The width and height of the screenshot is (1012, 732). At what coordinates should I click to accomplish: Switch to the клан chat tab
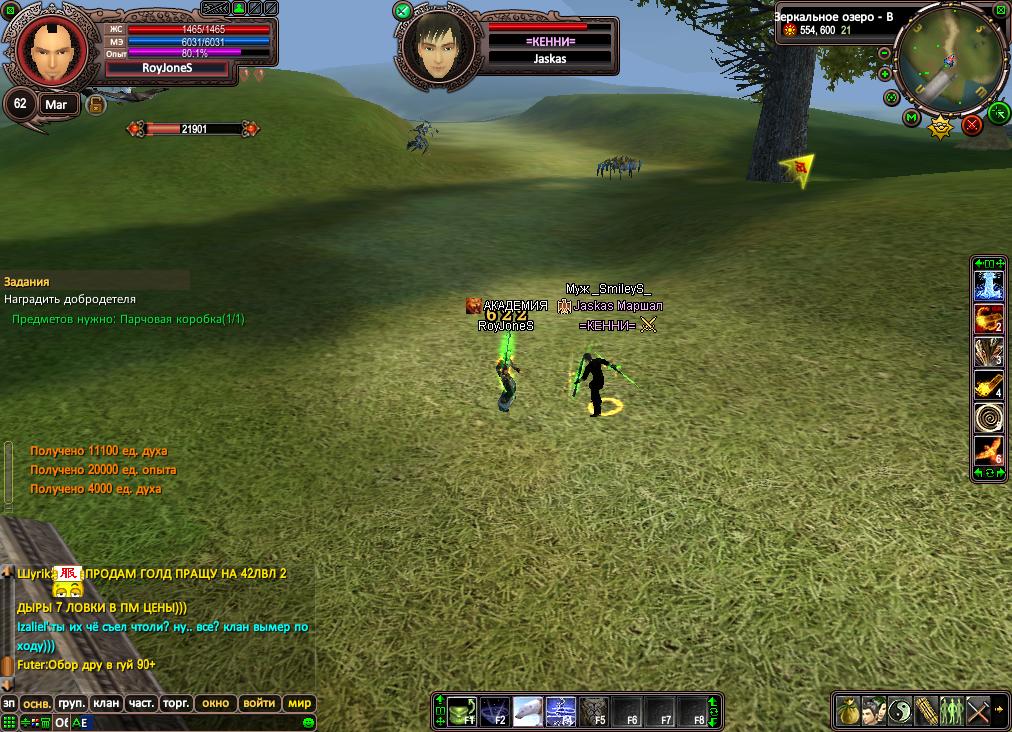(106, 703)
